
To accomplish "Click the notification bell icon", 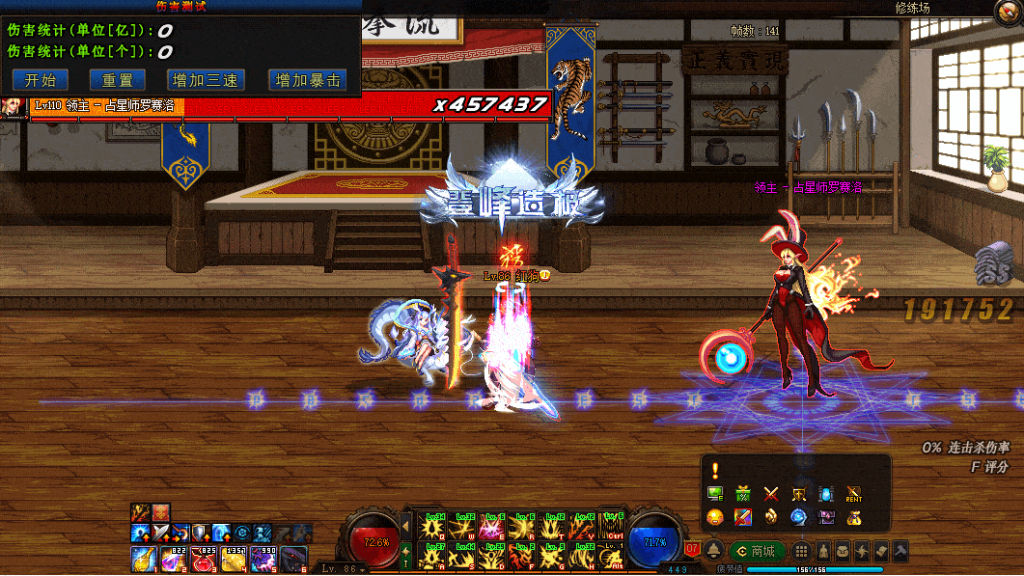I will pyautogui.click(x=714, y=551).
